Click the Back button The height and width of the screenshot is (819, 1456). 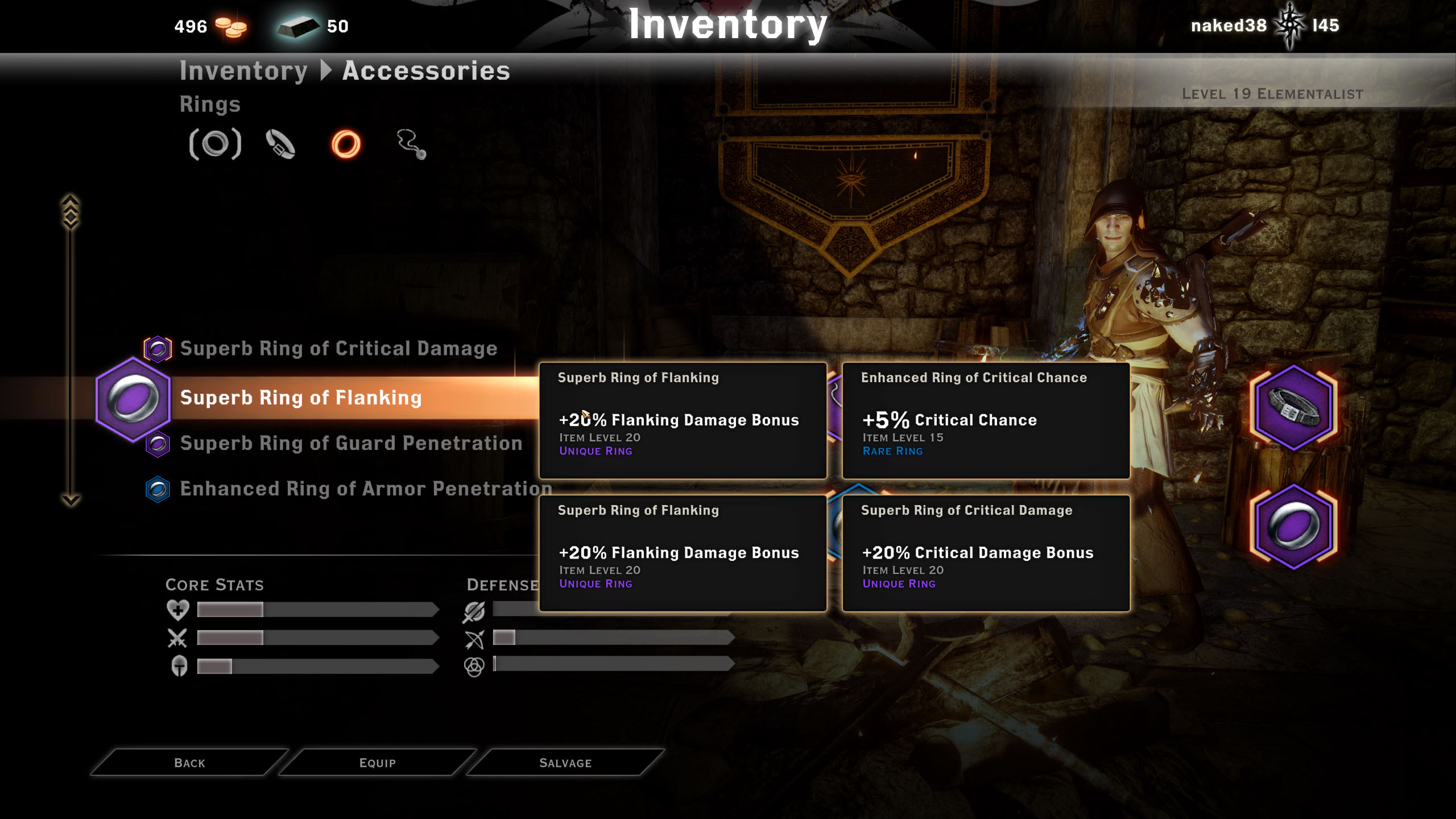tap(189, 763)
